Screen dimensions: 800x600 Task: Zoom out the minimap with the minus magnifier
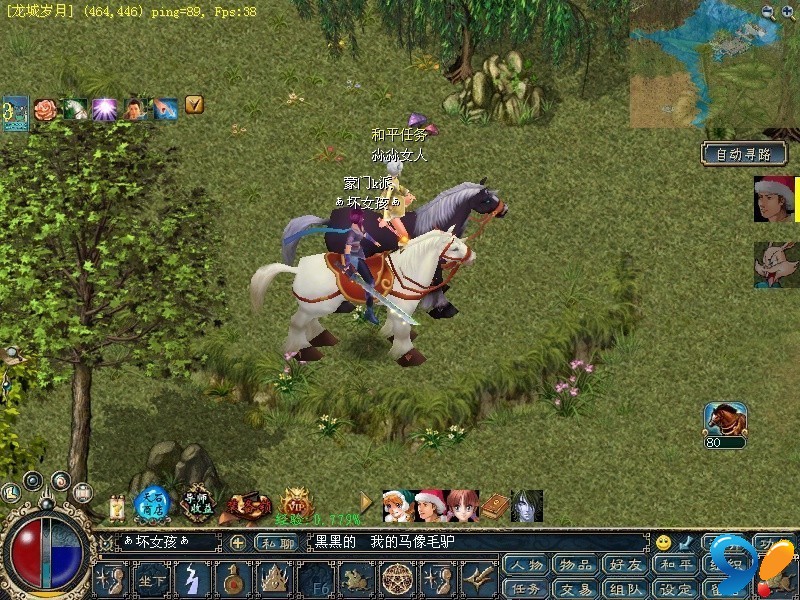pyautogui.click(x=768, y=12)
